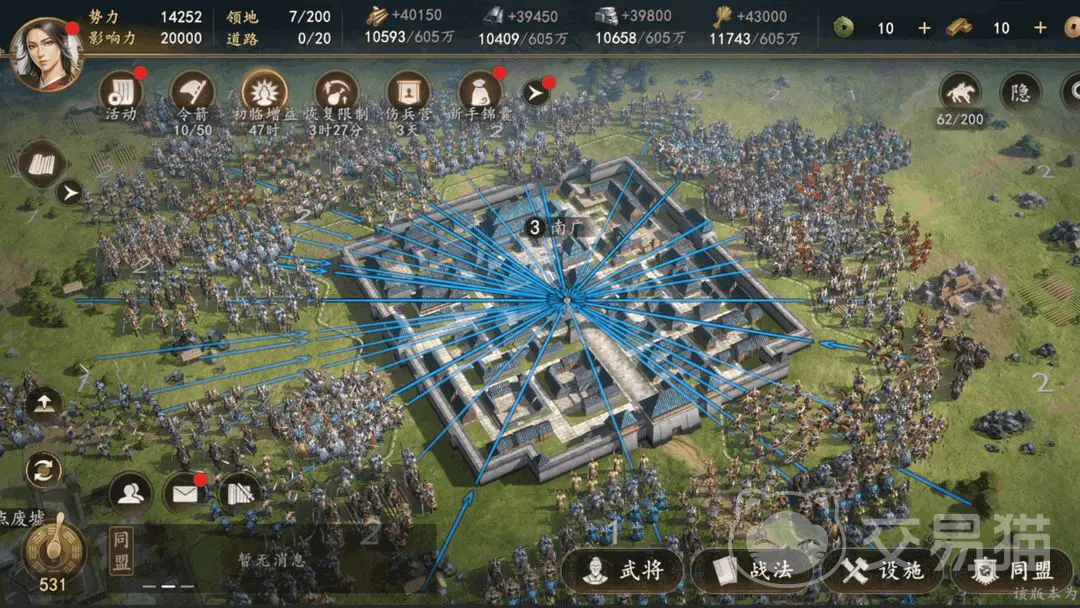
Task: Open the 武将 generals menu
Action: point(624,570)
